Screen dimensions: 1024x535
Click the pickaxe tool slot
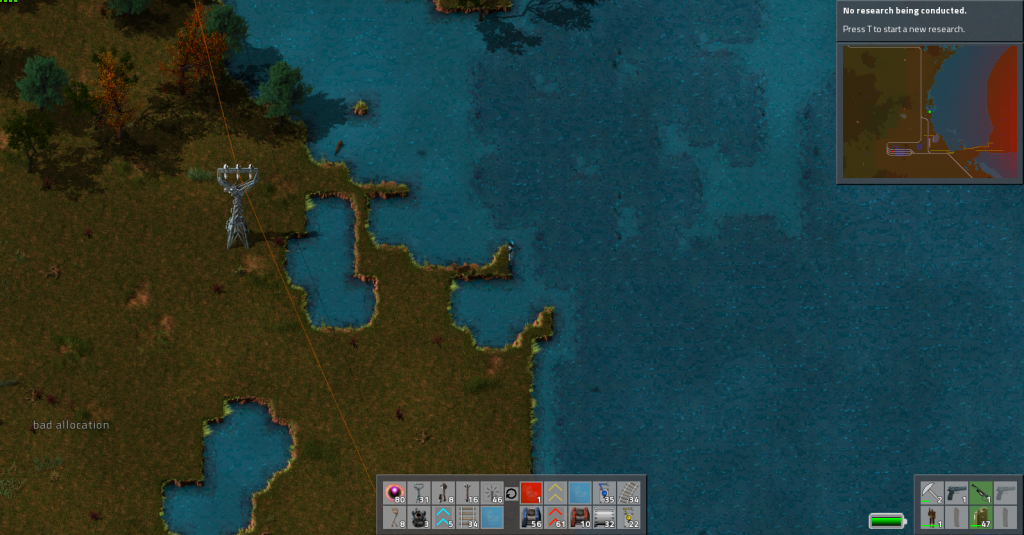[932, 493]
